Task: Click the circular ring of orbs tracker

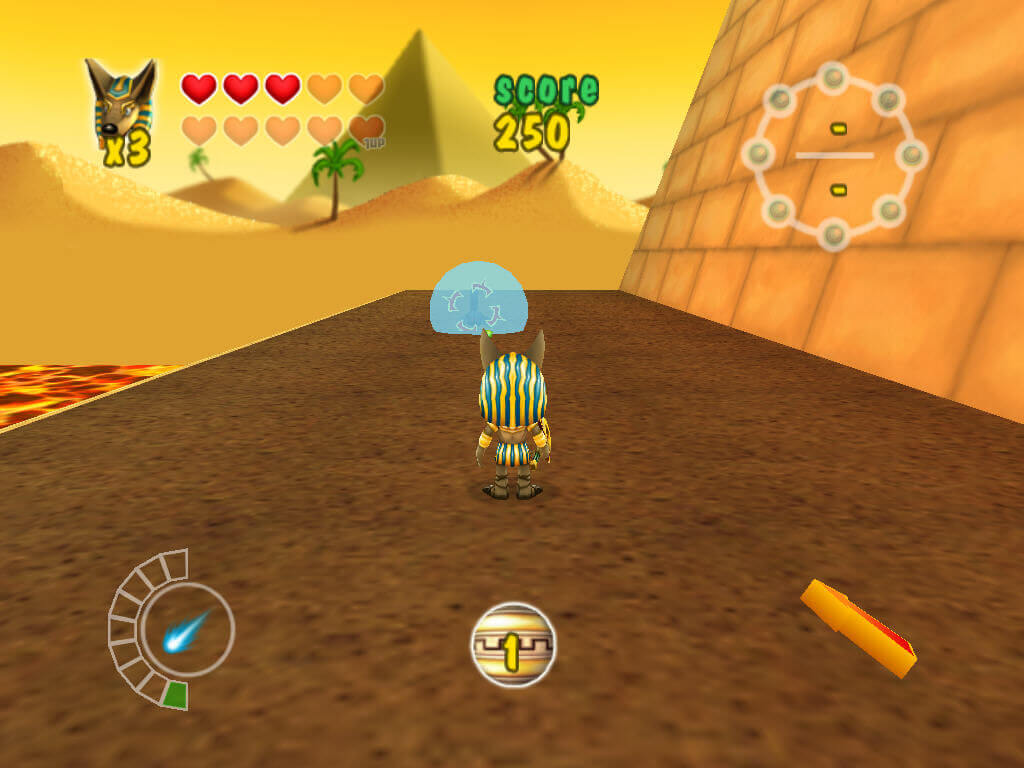Action: [835, 155]
